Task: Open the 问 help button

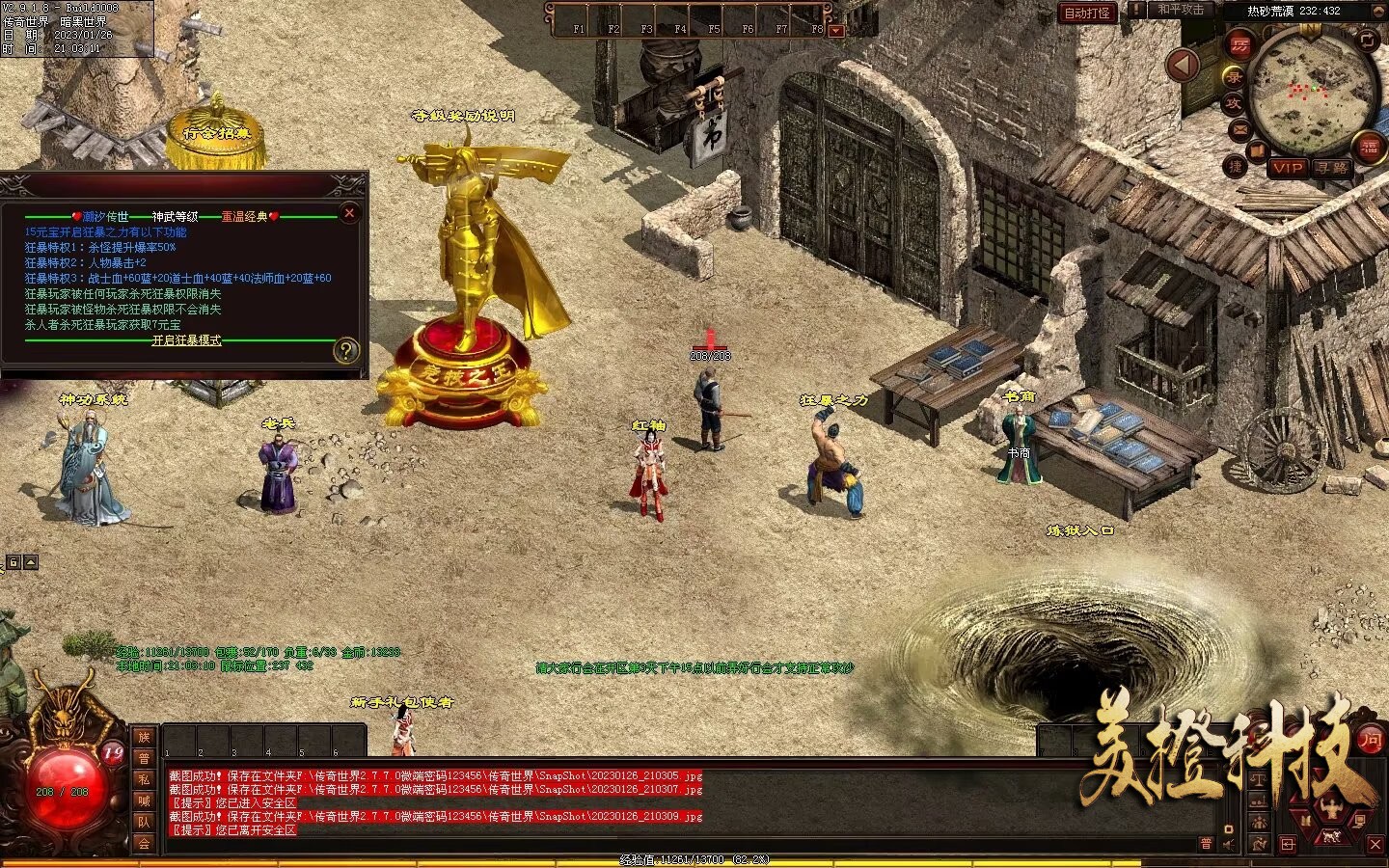Action: click(1370, 741)
